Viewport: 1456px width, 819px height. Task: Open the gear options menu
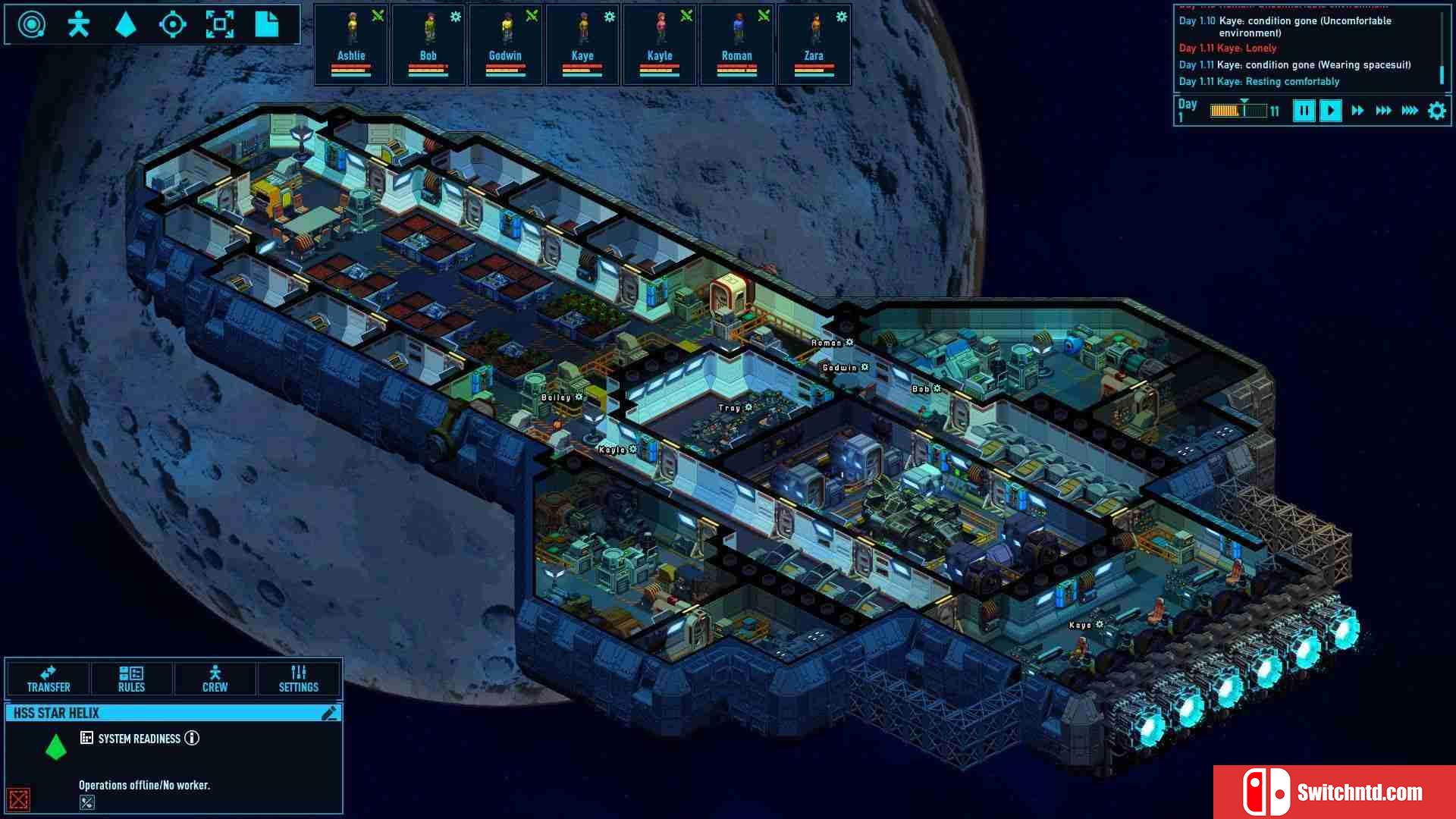[1437, 111]
